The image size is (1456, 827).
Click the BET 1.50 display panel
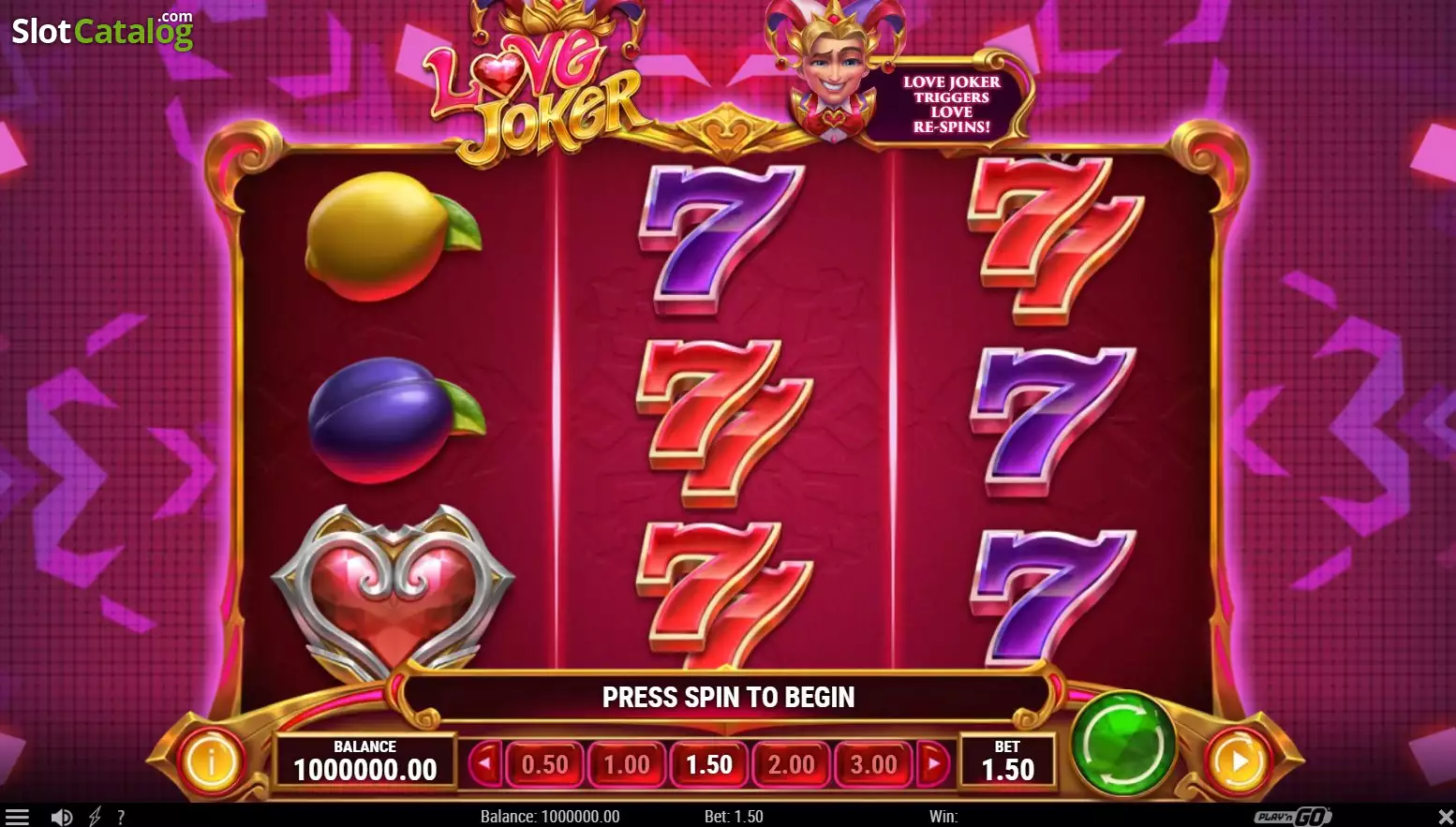point(1009,762)
